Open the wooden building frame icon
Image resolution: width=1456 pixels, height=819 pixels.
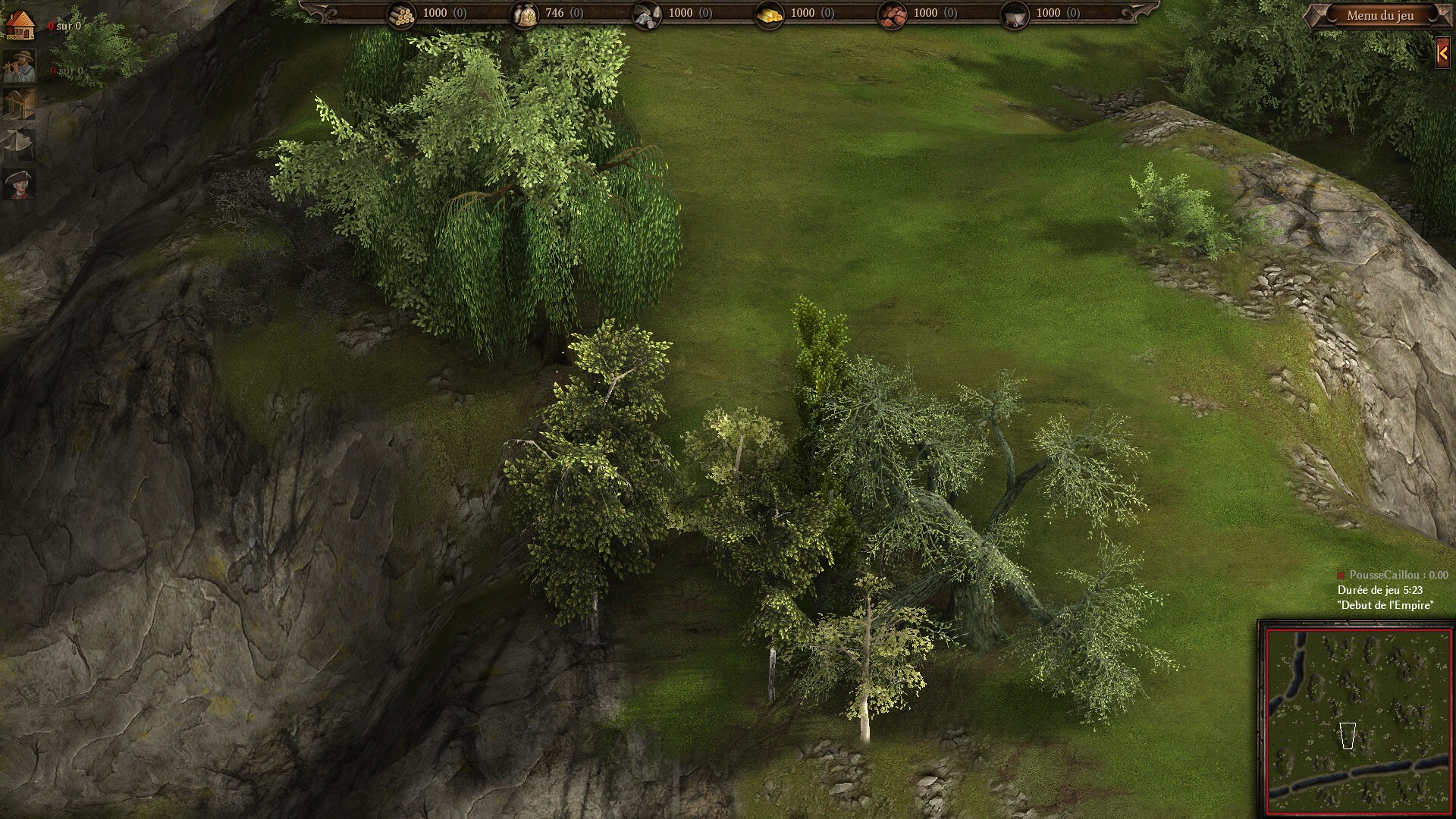coord(19,104)
